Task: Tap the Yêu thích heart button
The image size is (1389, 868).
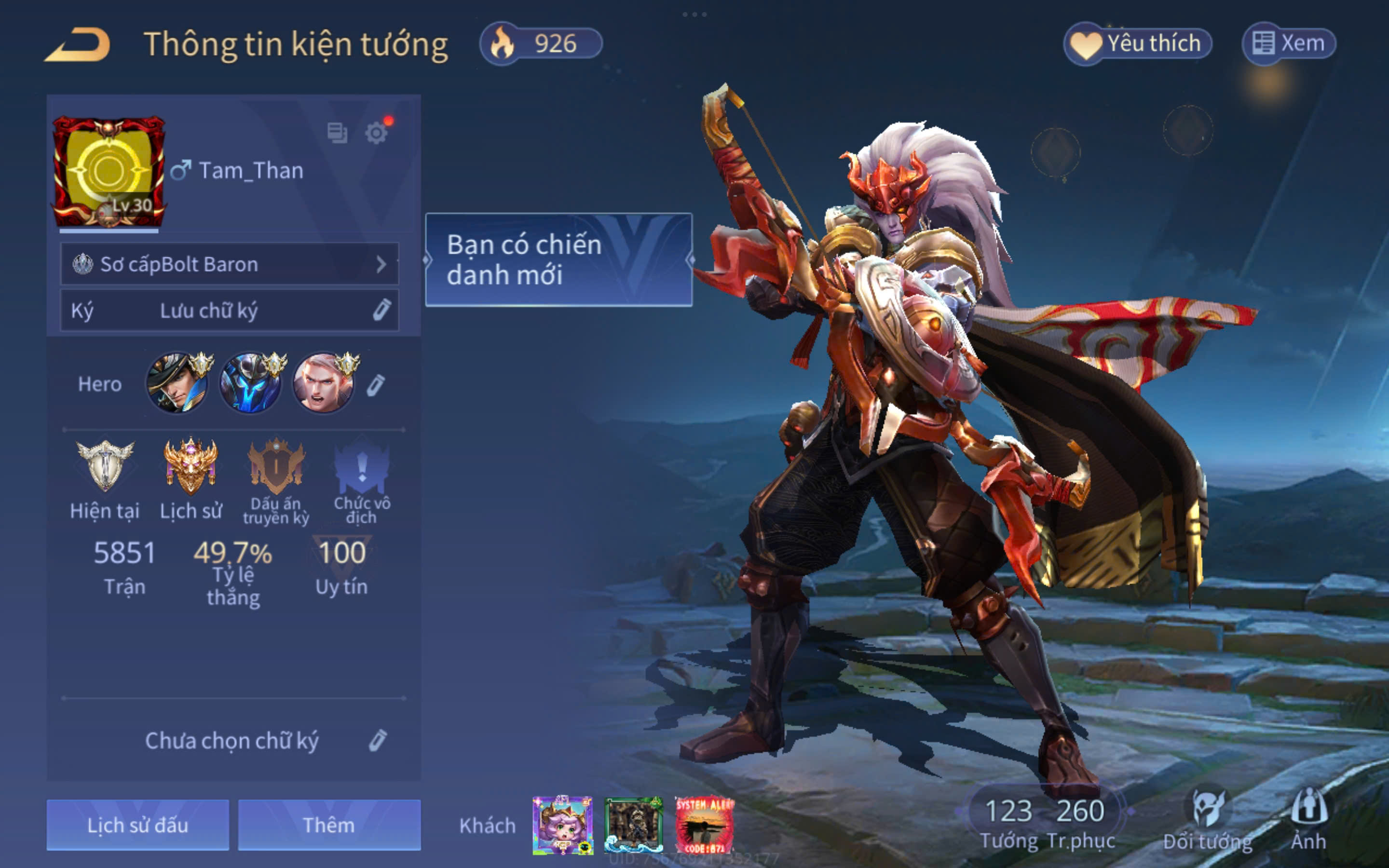Action: pos(1138,43)
